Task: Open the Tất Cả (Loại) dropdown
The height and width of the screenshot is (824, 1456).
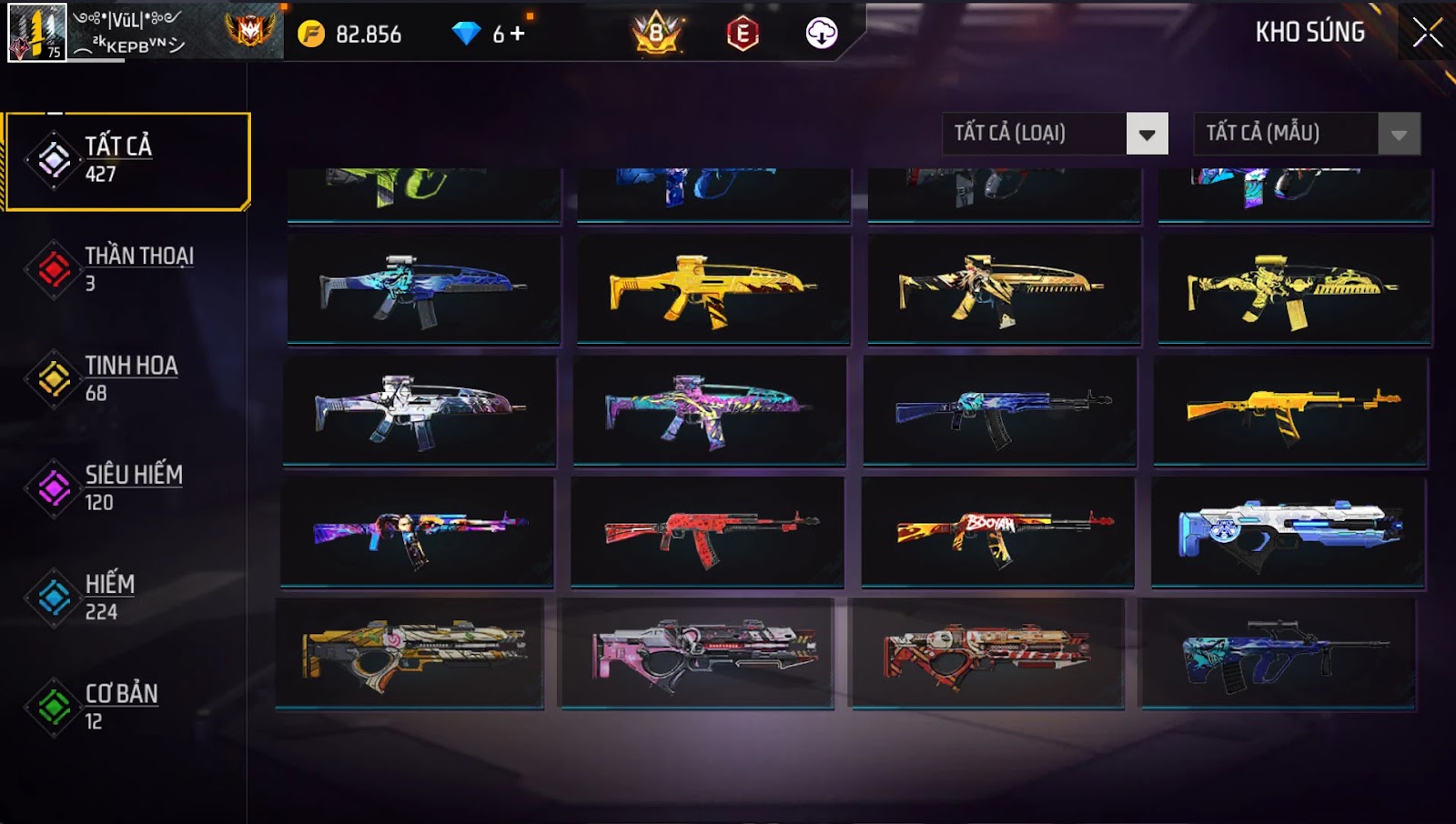Action: click(1147, 135)
